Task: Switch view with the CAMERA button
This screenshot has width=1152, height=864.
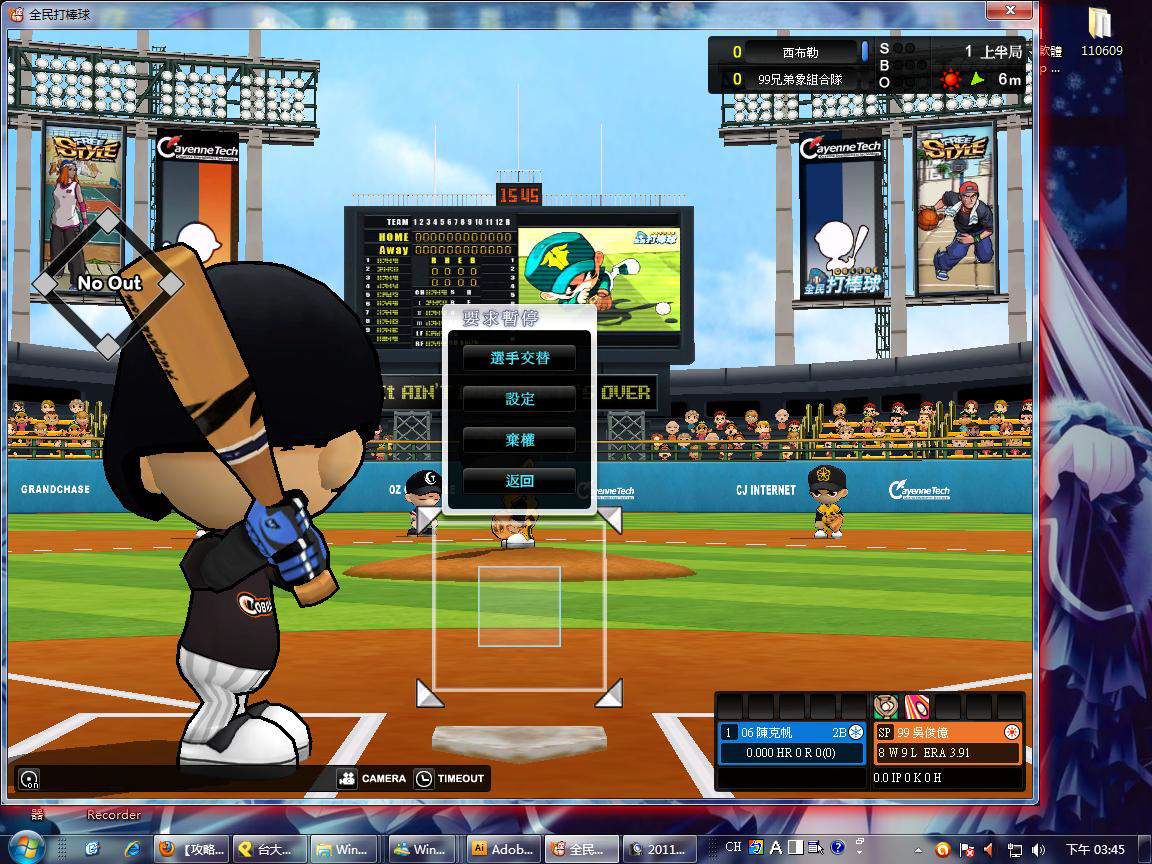Action: coord(372,778)
